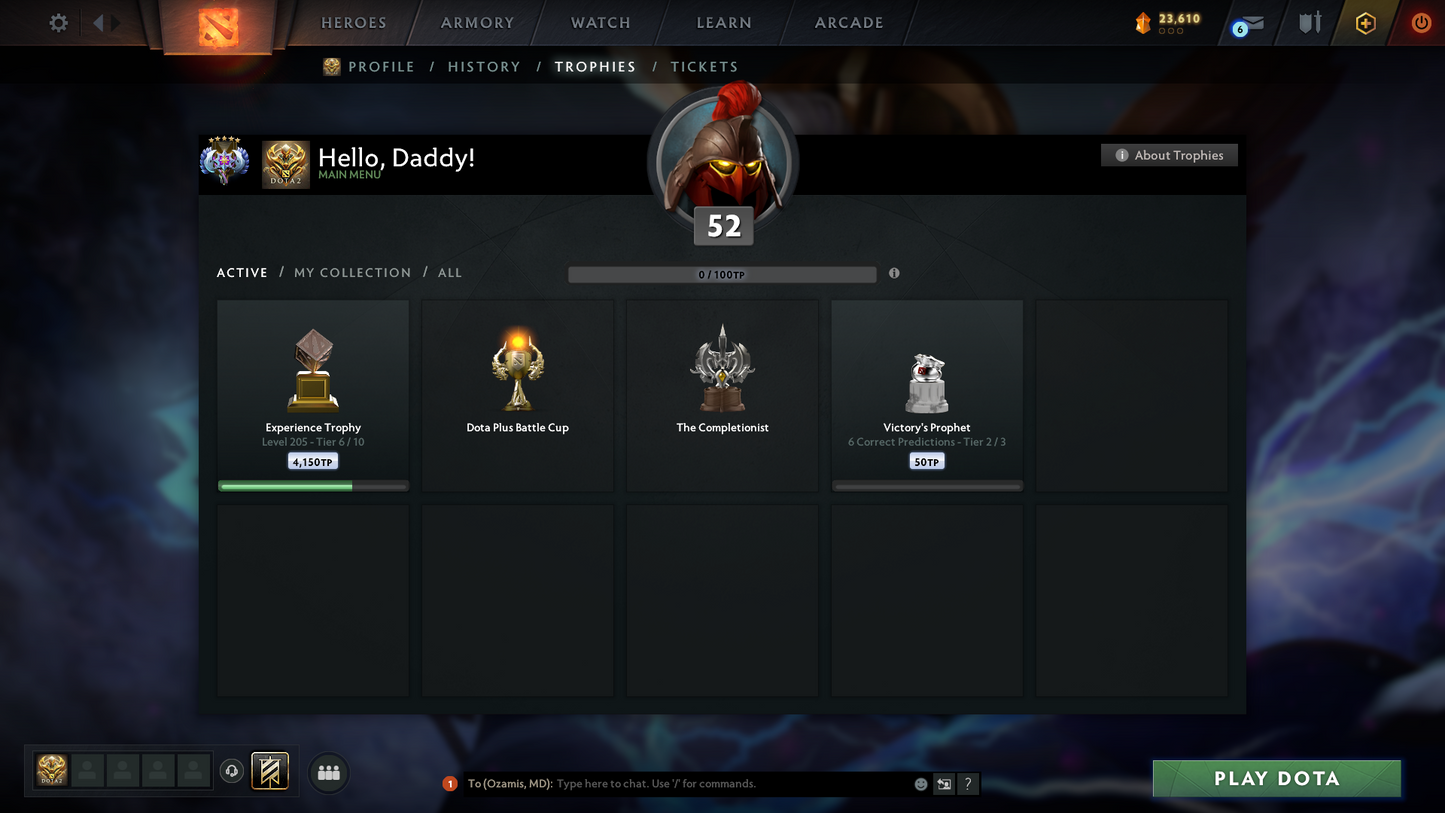Click the gold plus hexagon subscription icon
The image size is (1445, 813).
click(1366, 22)
